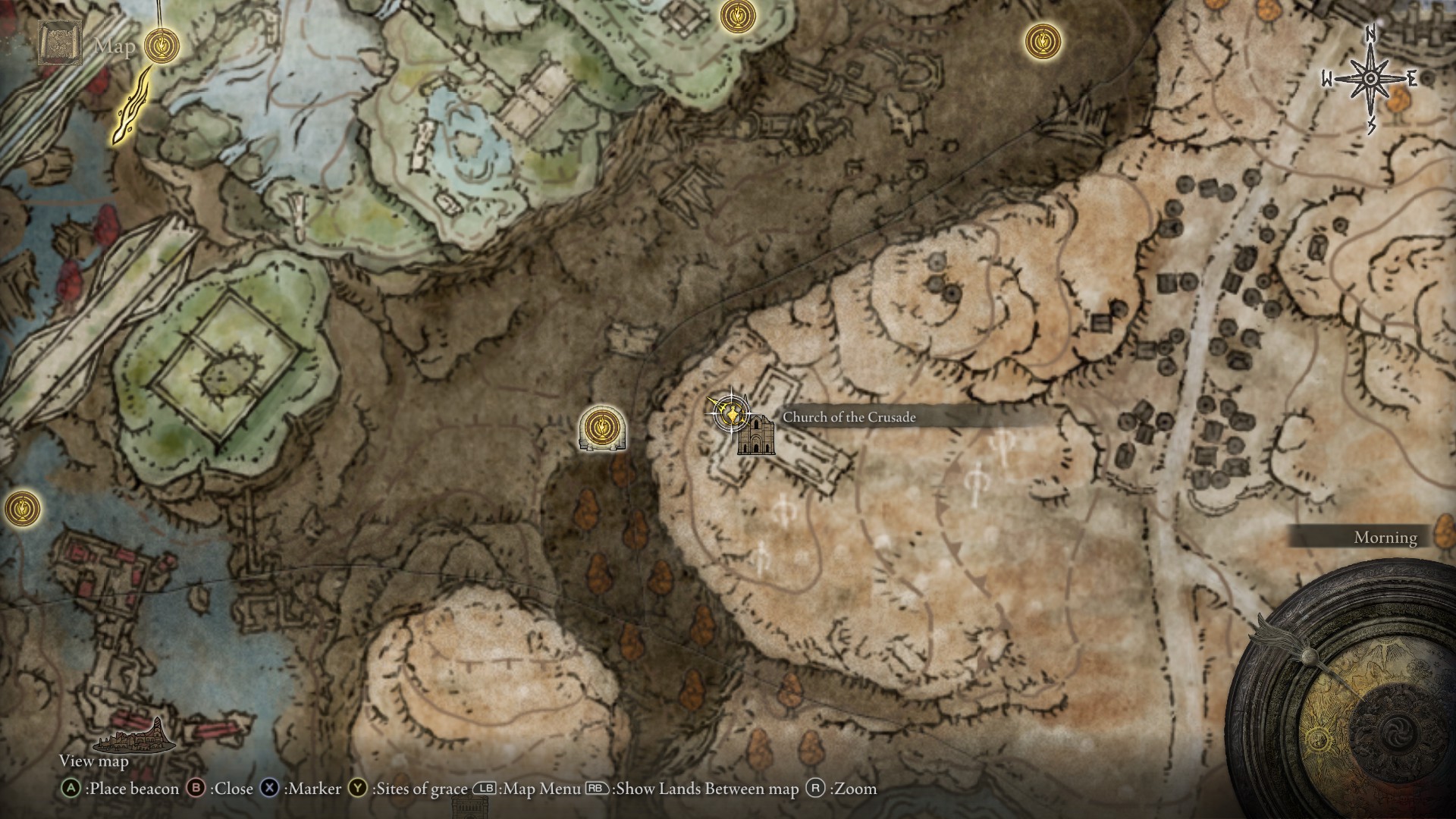Screen dimensions: 1456x819
Task: Click the castle icon above View map
Action: point(133,734)
